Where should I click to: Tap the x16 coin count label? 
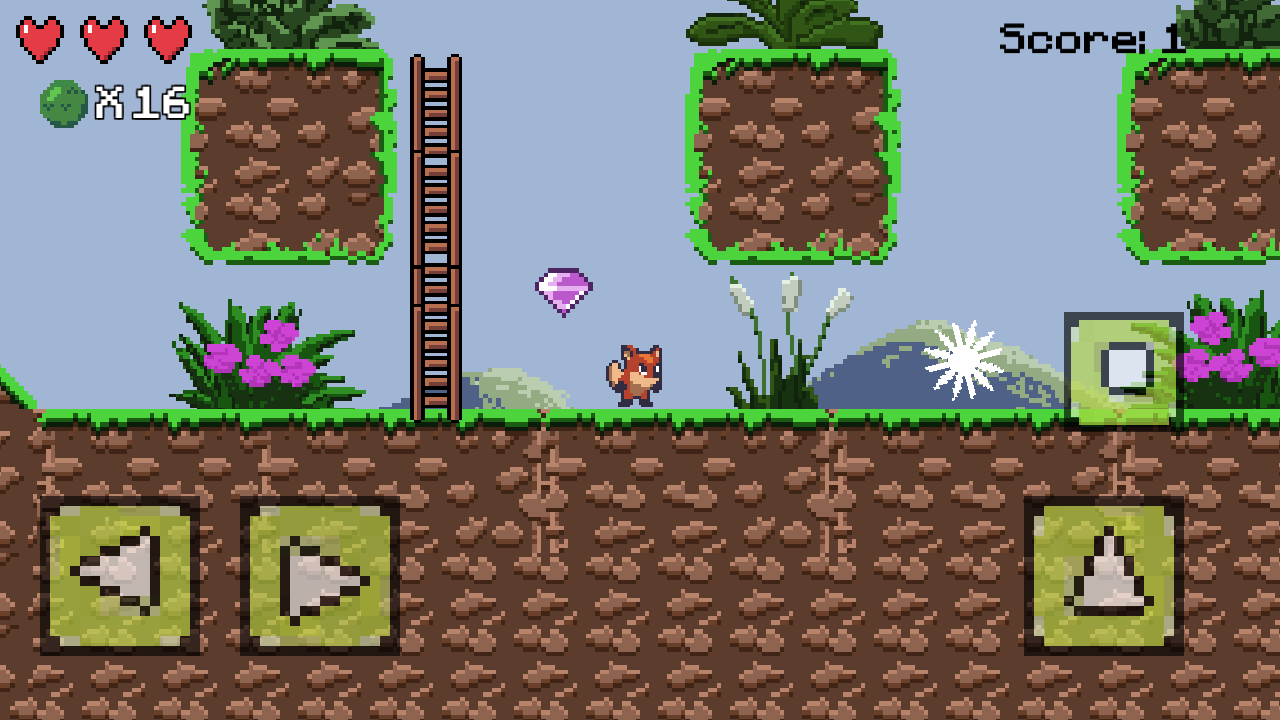pyautogui.click(x=138, y=100)
